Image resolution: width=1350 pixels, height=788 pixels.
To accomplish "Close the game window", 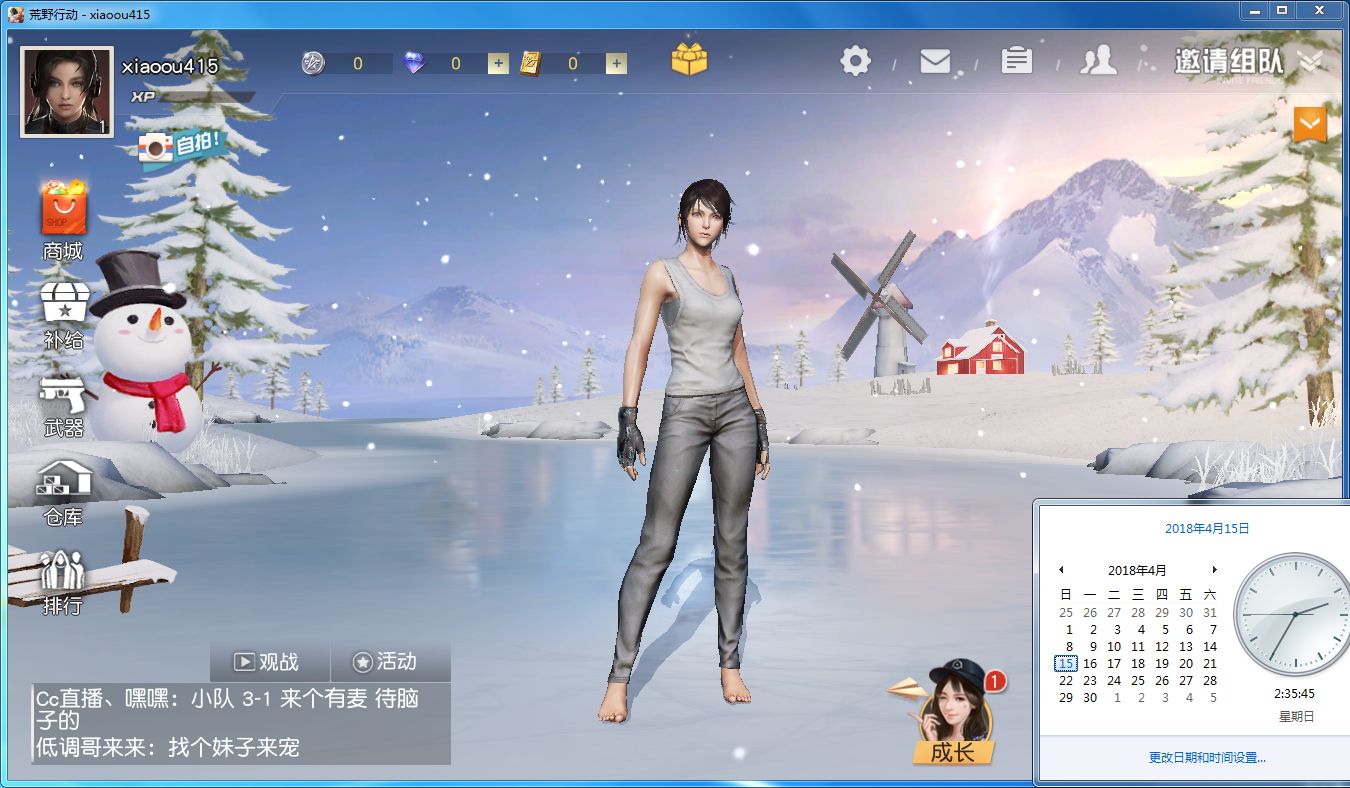I will pyautogui.click(x=1319, y=11).
